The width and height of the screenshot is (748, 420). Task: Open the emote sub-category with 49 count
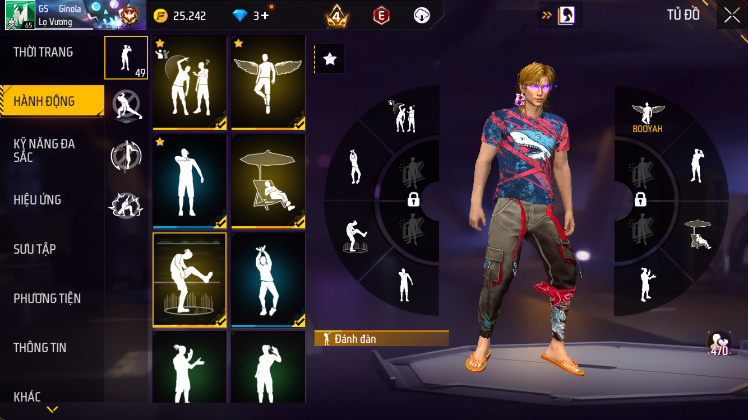tap(126, 57)
